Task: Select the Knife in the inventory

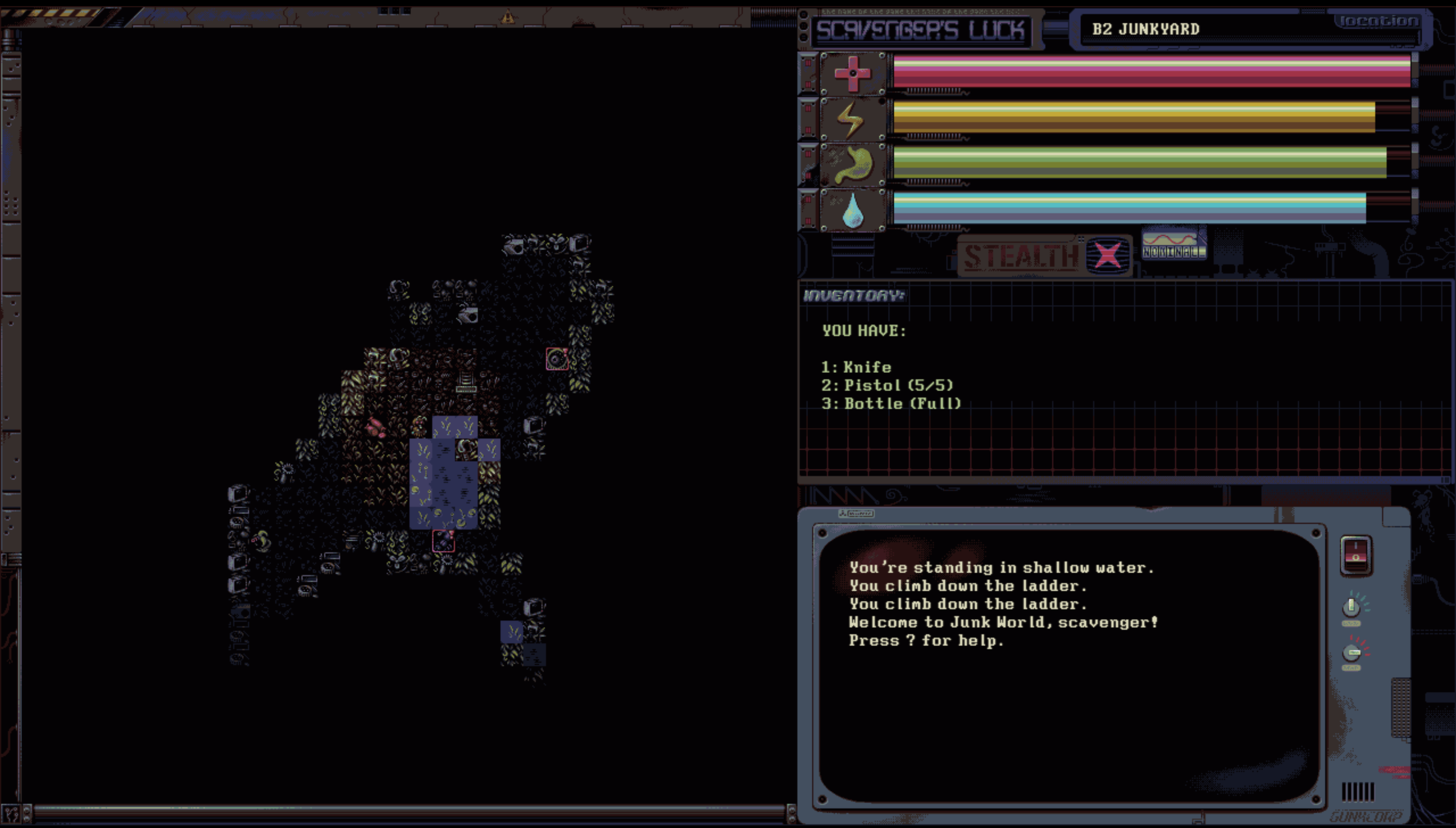Action: (867, 367)
